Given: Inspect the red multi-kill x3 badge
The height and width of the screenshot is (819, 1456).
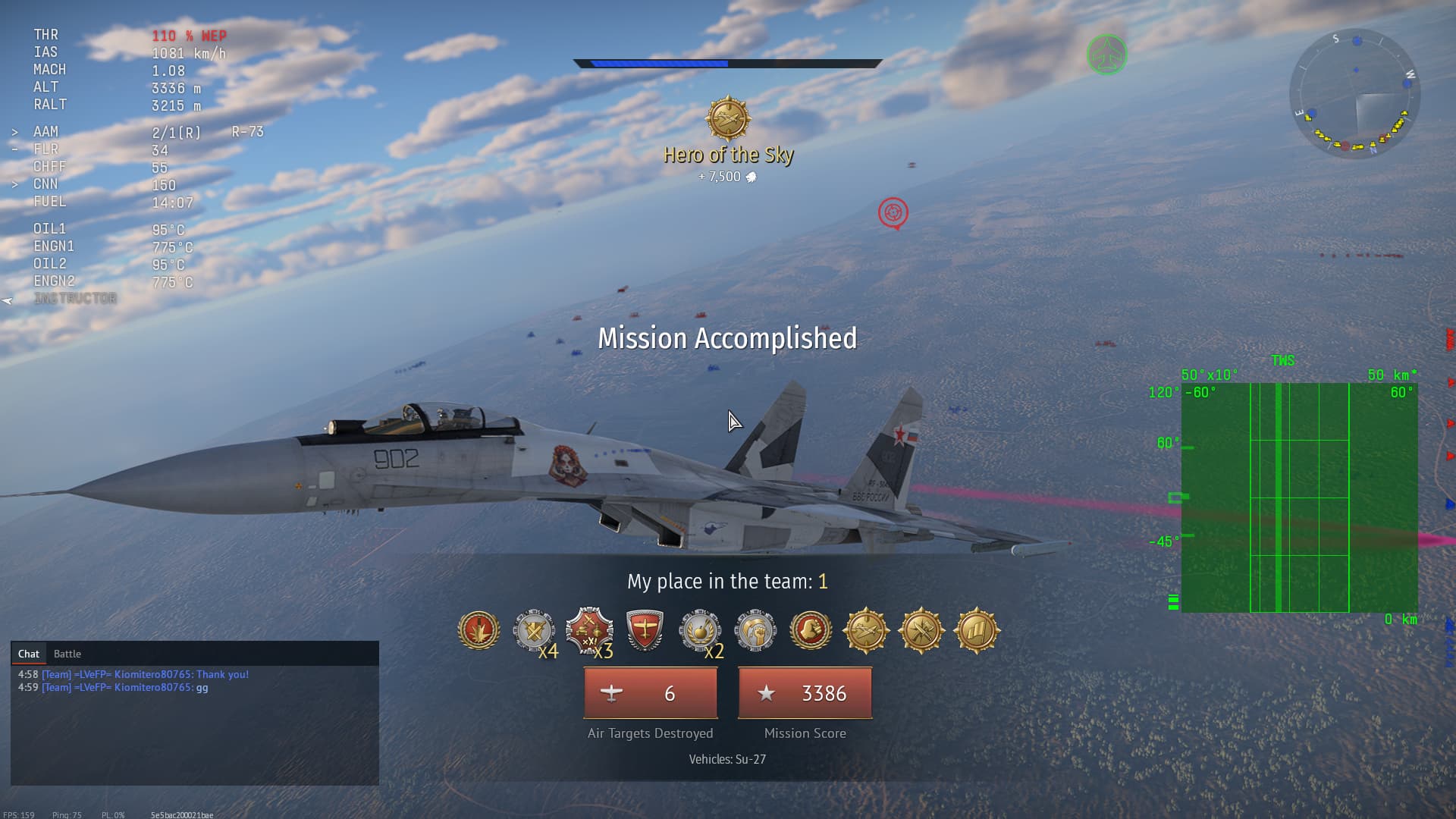Looking at the screenshot, I should pyautogui.click(x=589, y=630).
